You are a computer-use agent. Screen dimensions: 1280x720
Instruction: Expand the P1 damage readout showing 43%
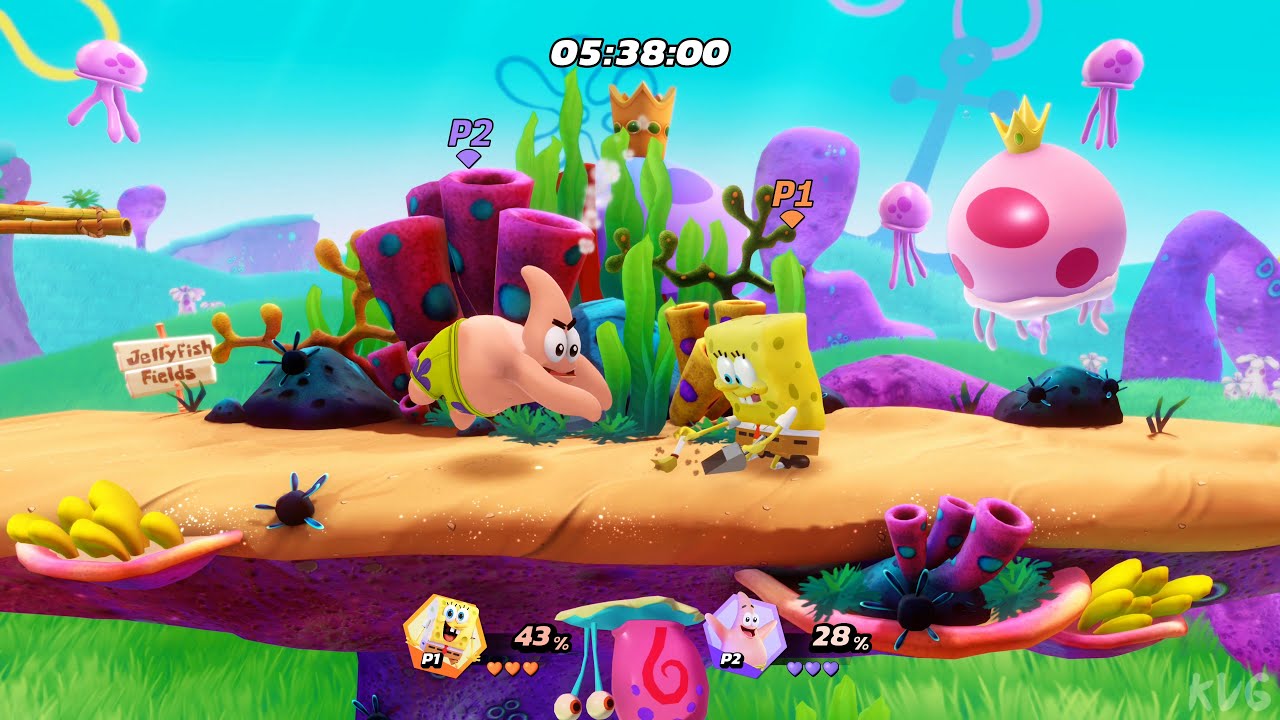(x=541, y=637)
